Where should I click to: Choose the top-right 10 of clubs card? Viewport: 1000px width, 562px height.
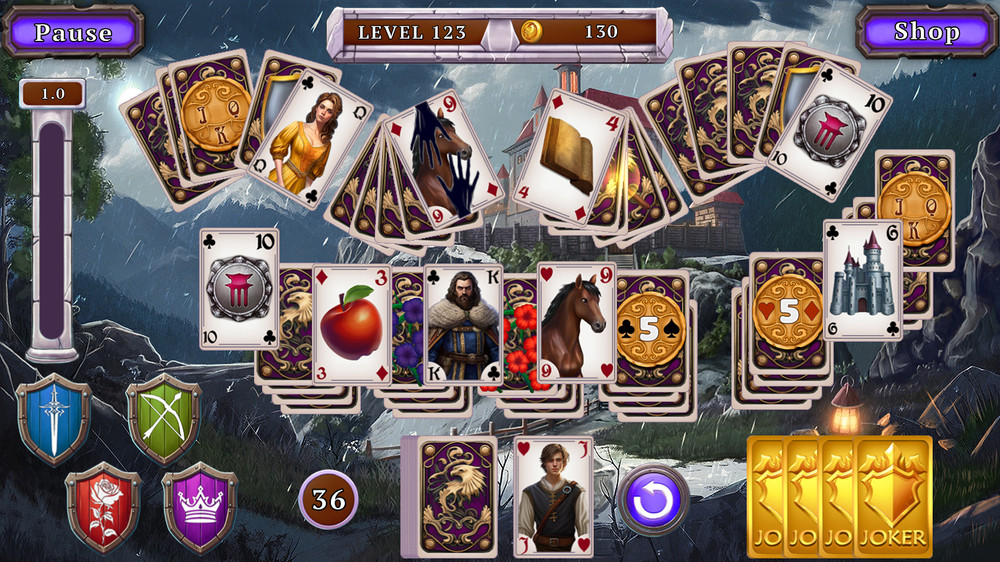coord(829,130)
